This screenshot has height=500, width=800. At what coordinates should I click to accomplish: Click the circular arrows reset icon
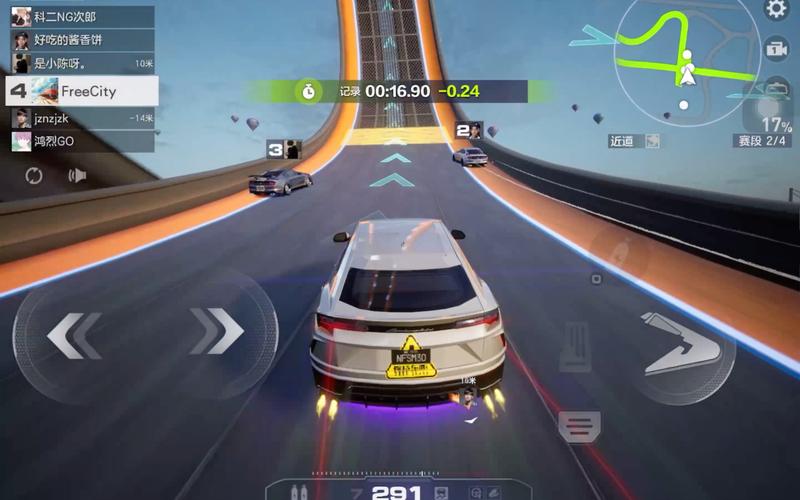click(x=34, y=176)
